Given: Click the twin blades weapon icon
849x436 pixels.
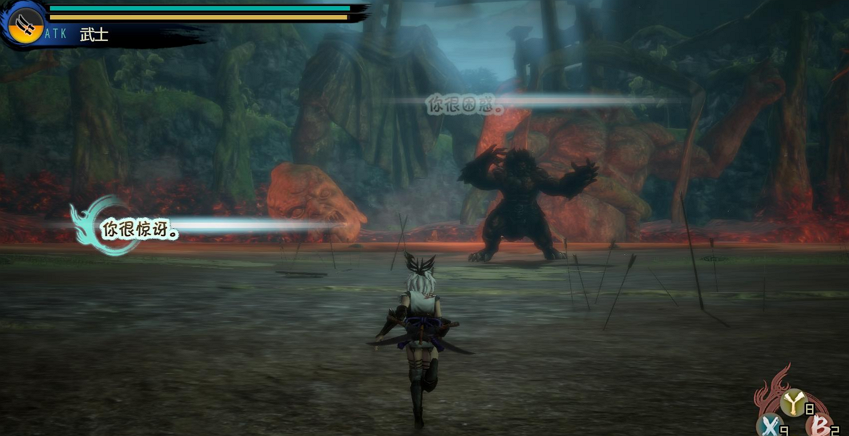Looking at the screenshot, I should [23, 22].
